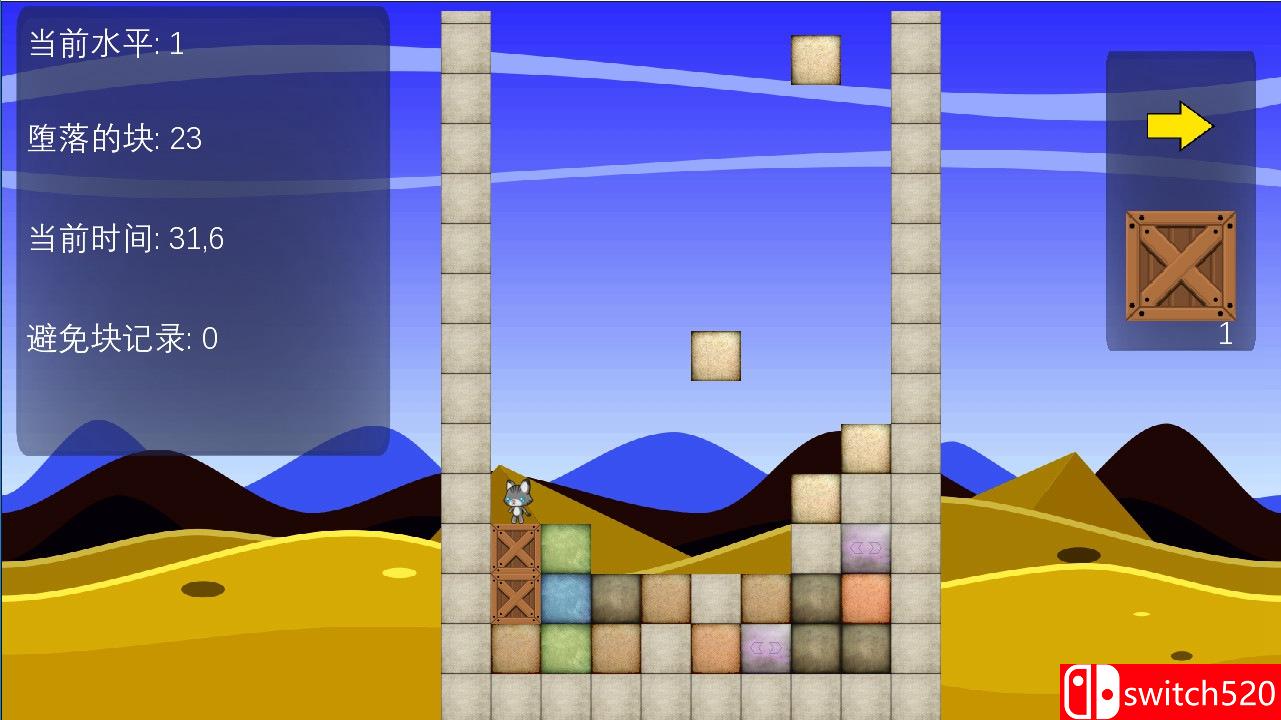
Task: Click the lower purple arrow block
Action: (x=766, y=647)
